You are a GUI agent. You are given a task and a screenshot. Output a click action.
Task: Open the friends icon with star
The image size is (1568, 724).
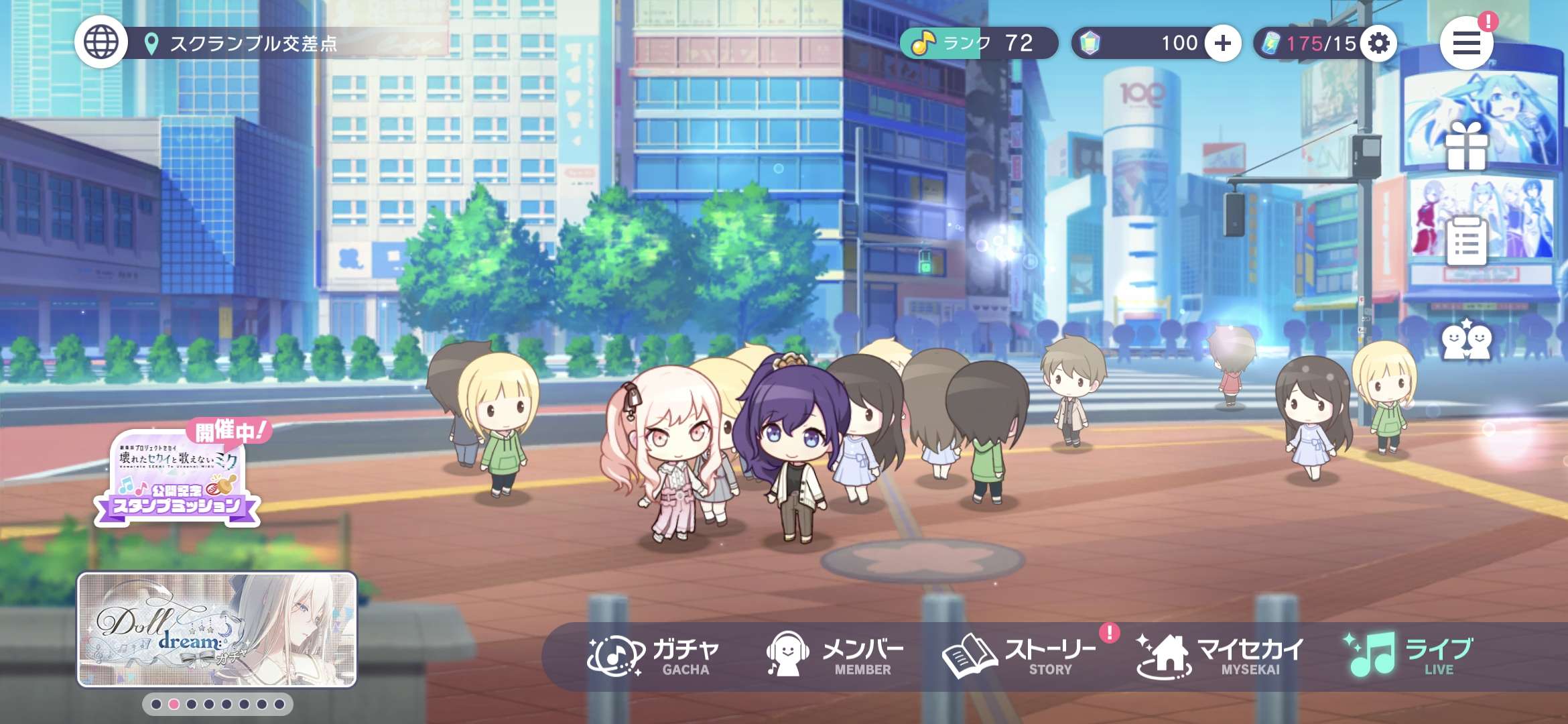[1466, 341]
